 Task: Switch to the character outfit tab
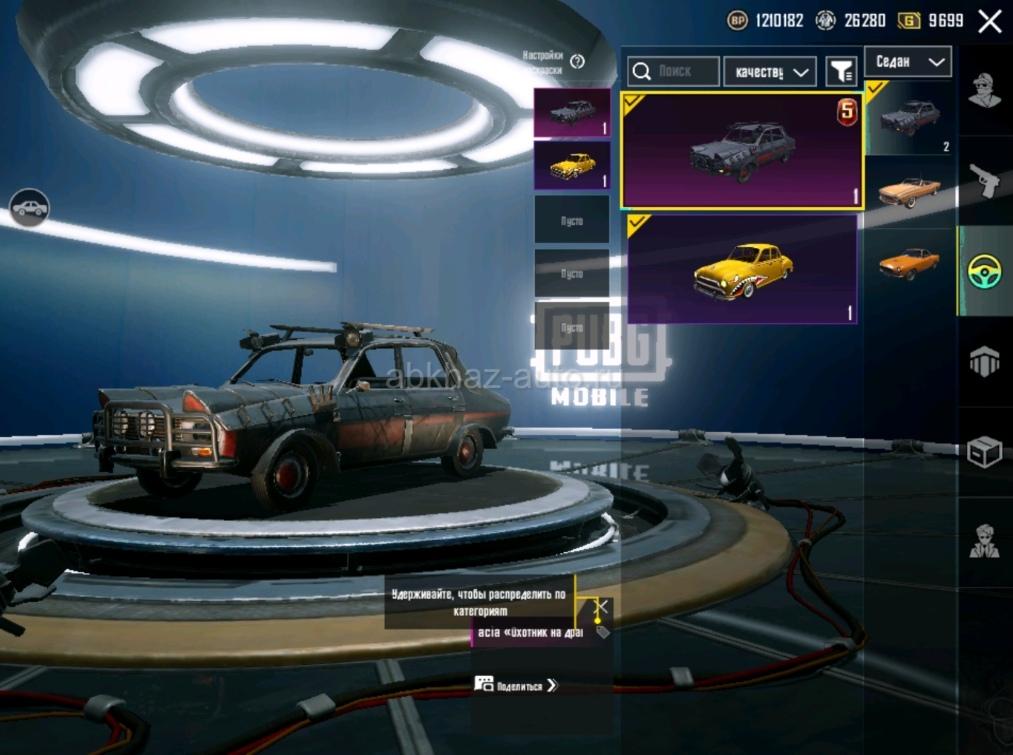(x=985, y=90)
